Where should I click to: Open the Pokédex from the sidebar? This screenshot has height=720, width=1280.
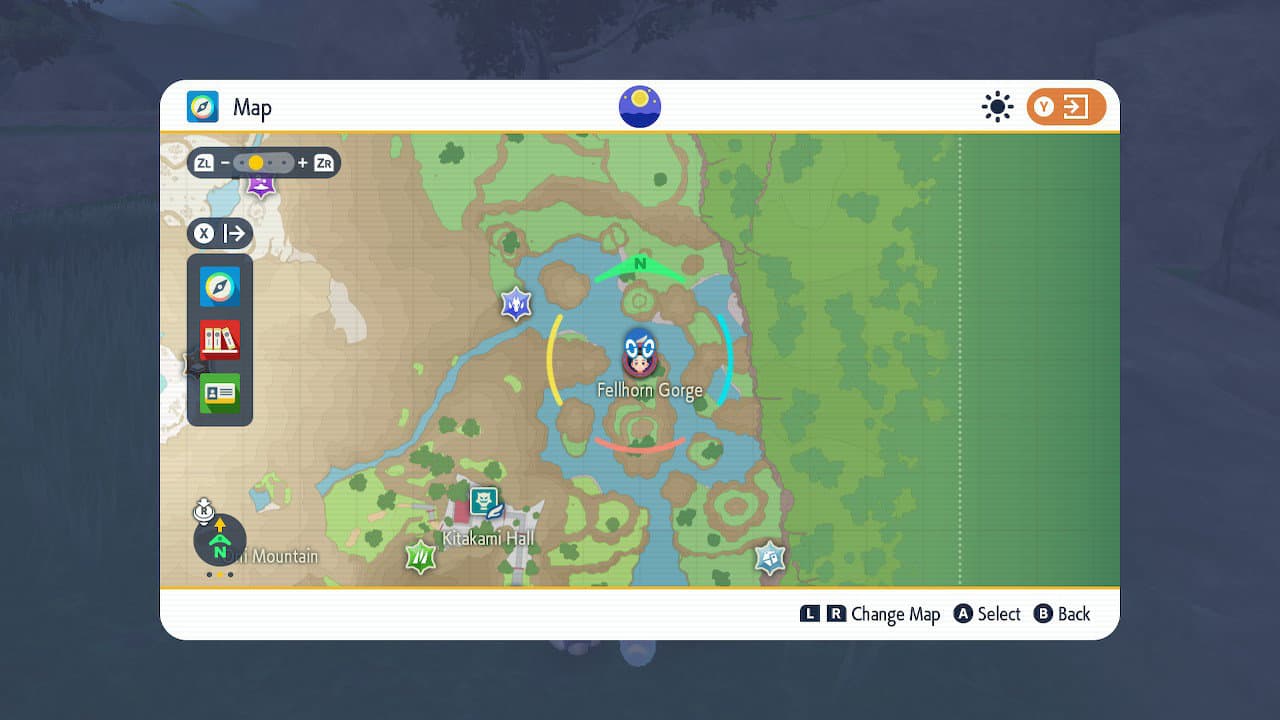219,340
